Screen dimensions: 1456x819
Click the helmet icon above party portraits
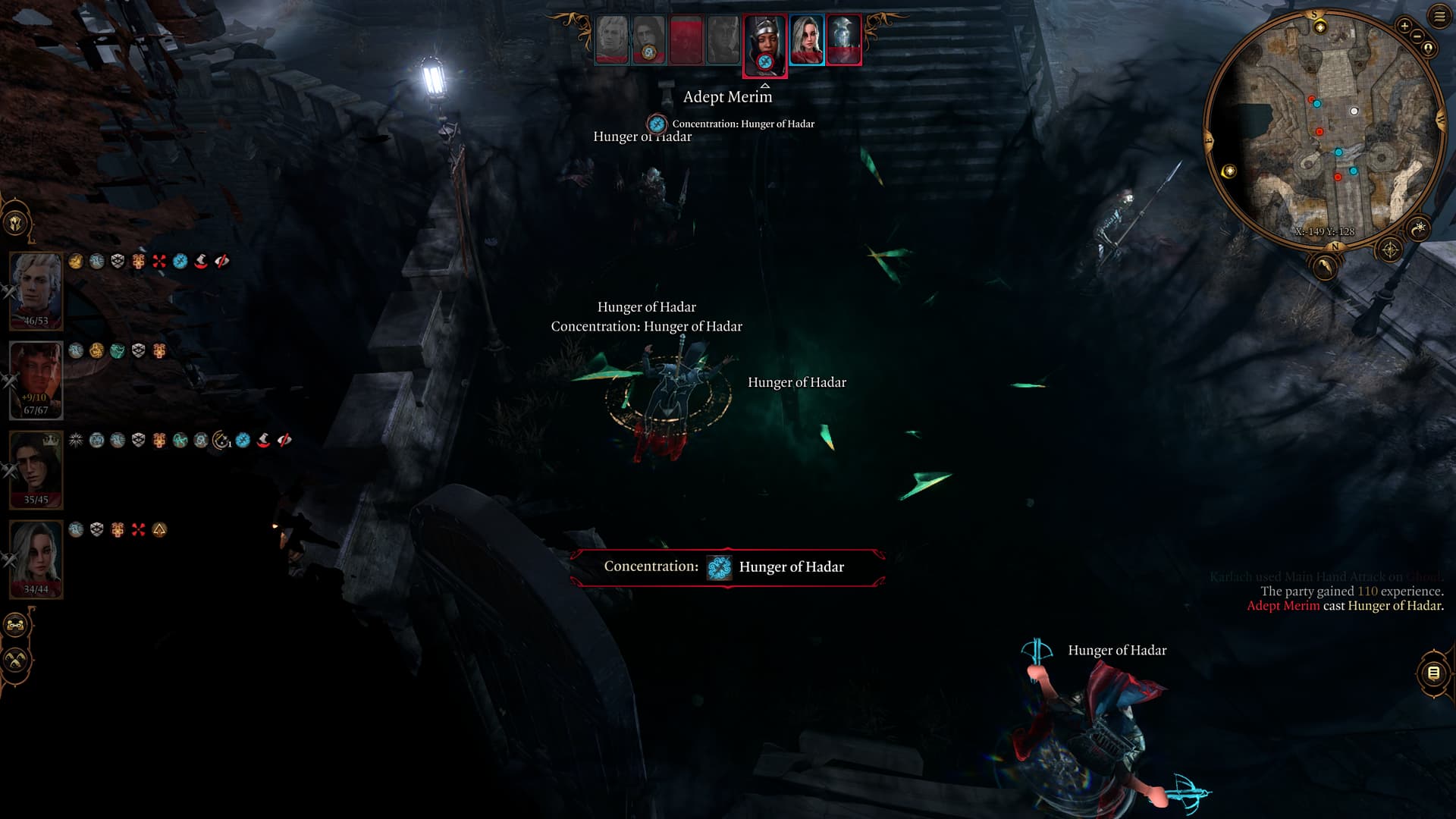point(16,223)
